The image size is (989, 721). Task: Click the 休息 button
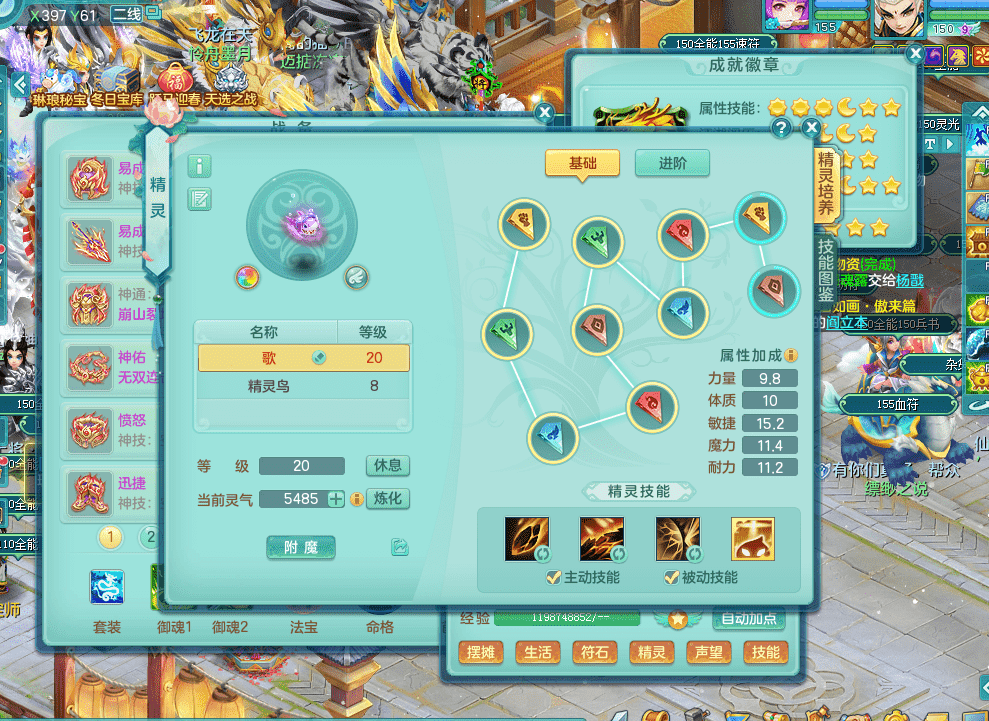(x=387, y=466)
